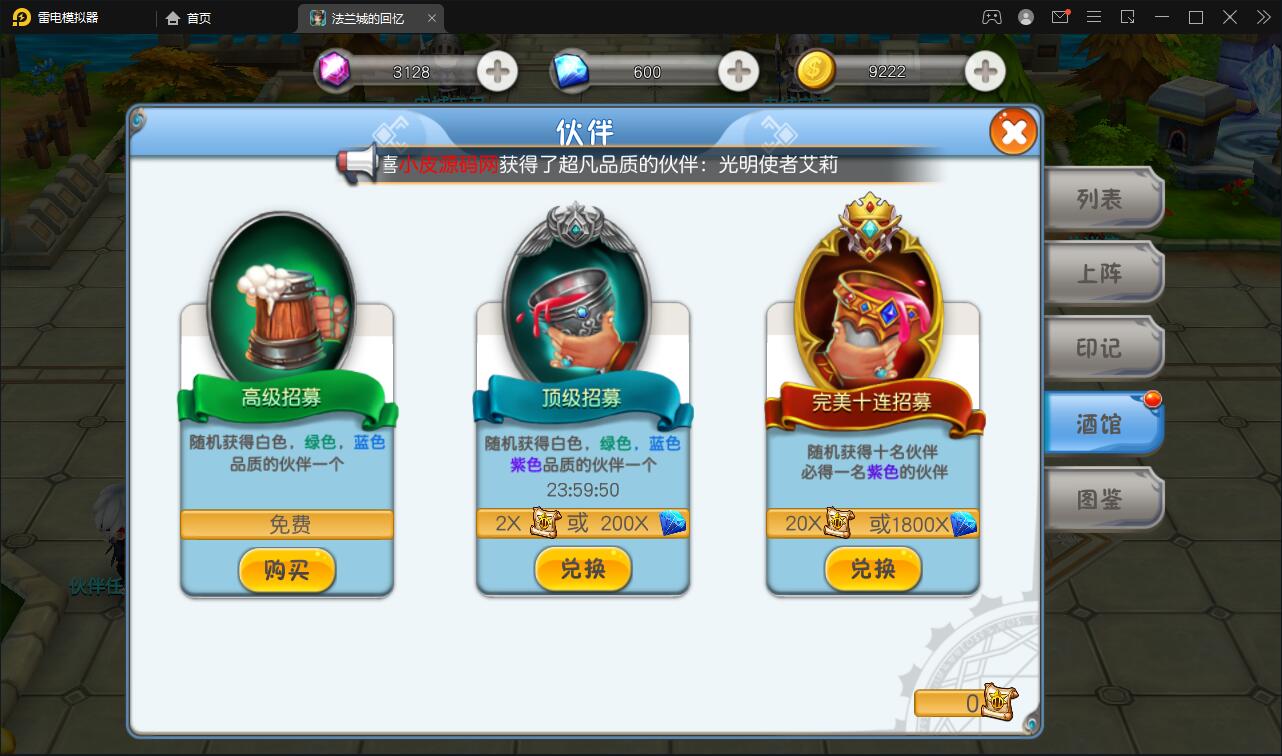This screenshot has height=756, width=1282.
Task: Click 购买 for the free 高级招募 recruit
Action: point(287,571)
